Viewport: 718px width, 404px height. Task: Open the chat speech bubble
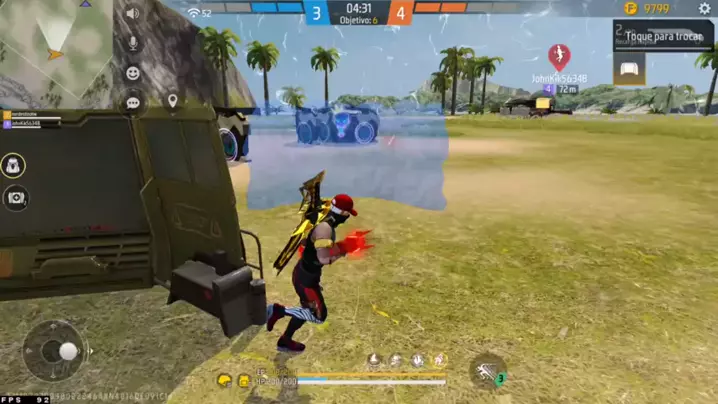132,102
